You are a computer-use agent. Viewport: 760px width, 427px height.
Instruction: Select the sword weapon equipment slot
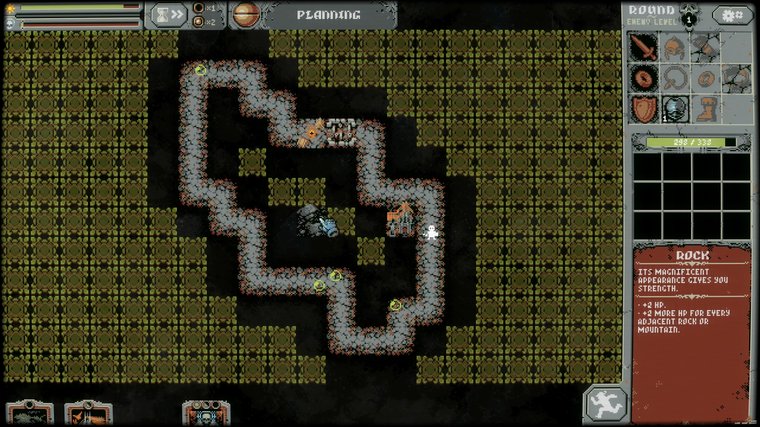[x=643, y=47]
